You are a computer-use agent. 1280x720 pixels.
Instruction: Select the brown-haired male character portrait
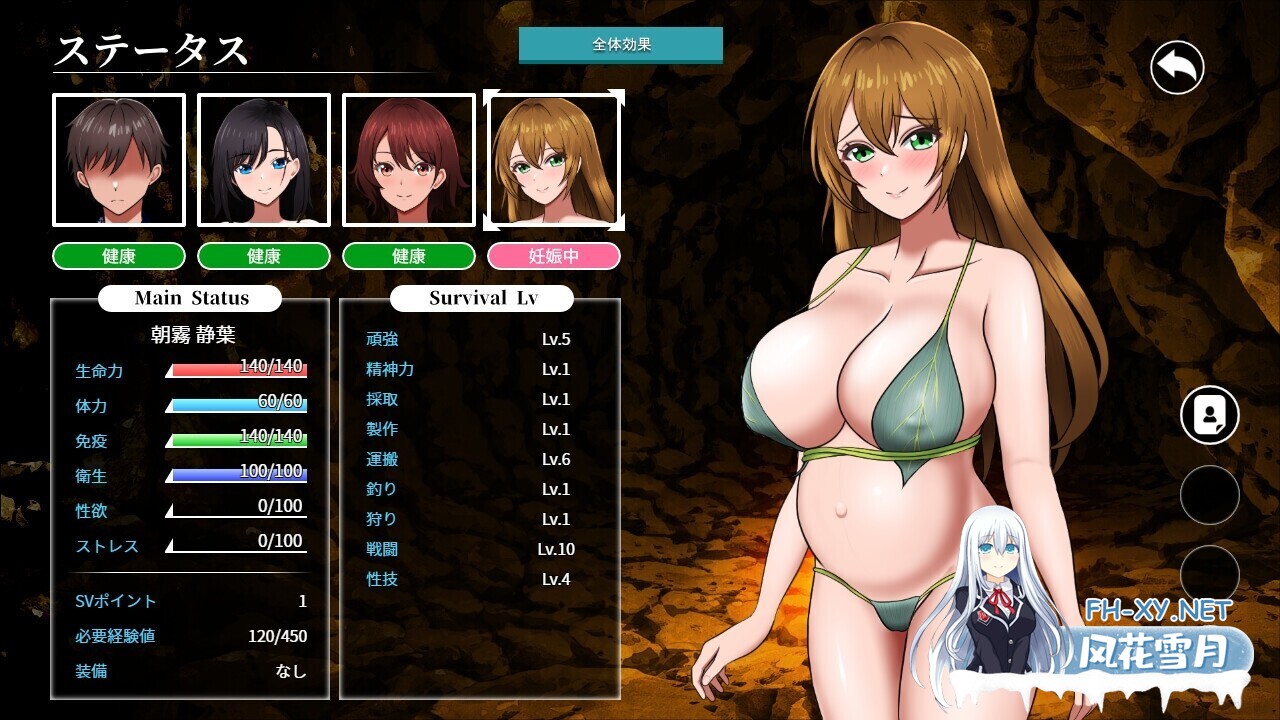pyautogui.click(x=117, y=159)
